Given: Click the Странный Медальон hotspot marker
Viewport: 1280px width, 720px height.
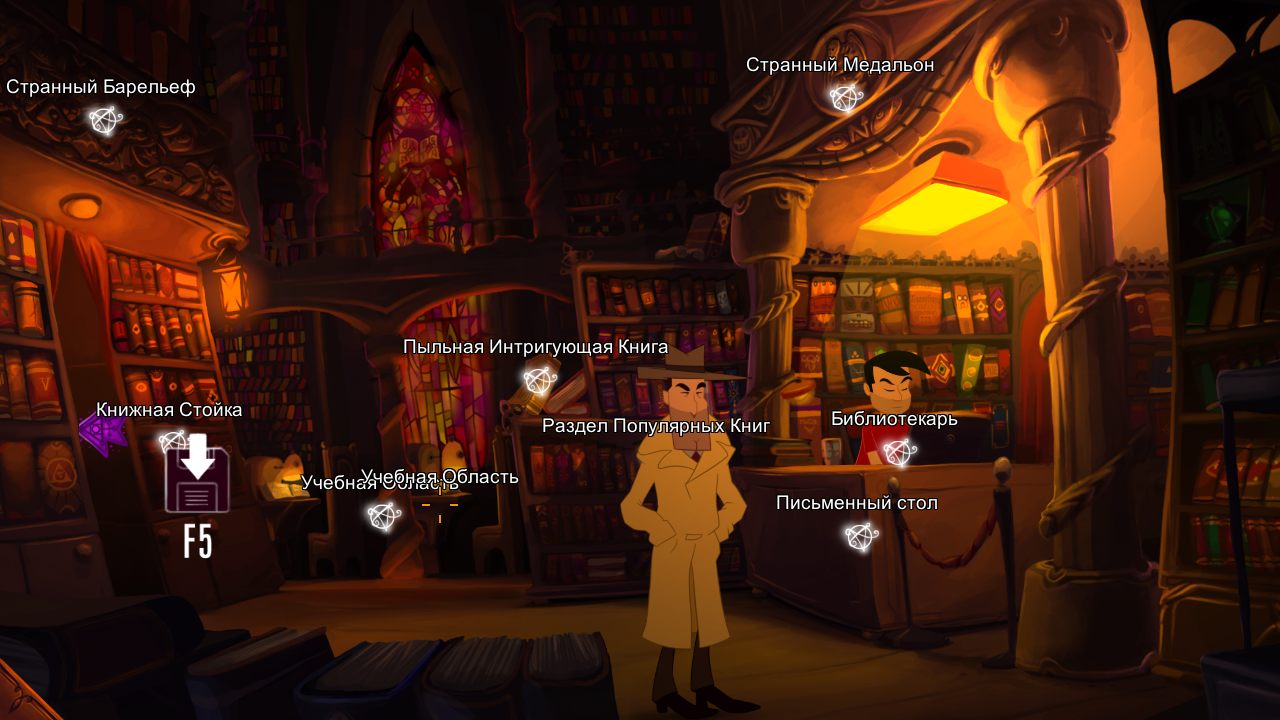Looking at the screenshot, I should click(845, 98).
